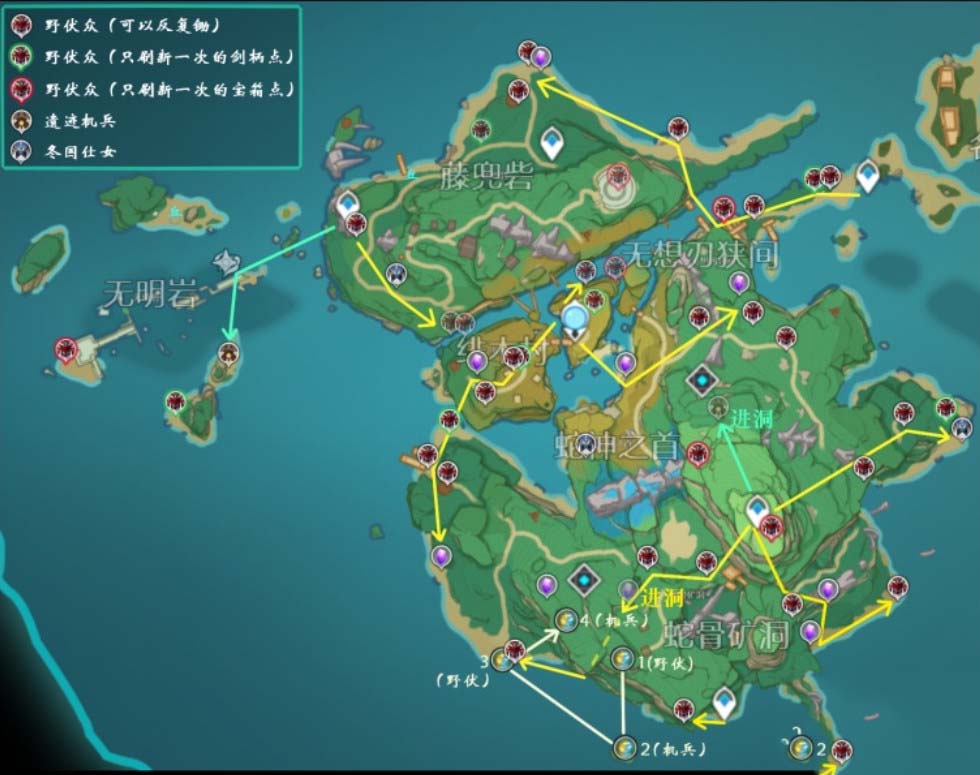Open the diamond domain marker below 无想刃狭间
Screen dimensions: 980x775
pos(703,380)
